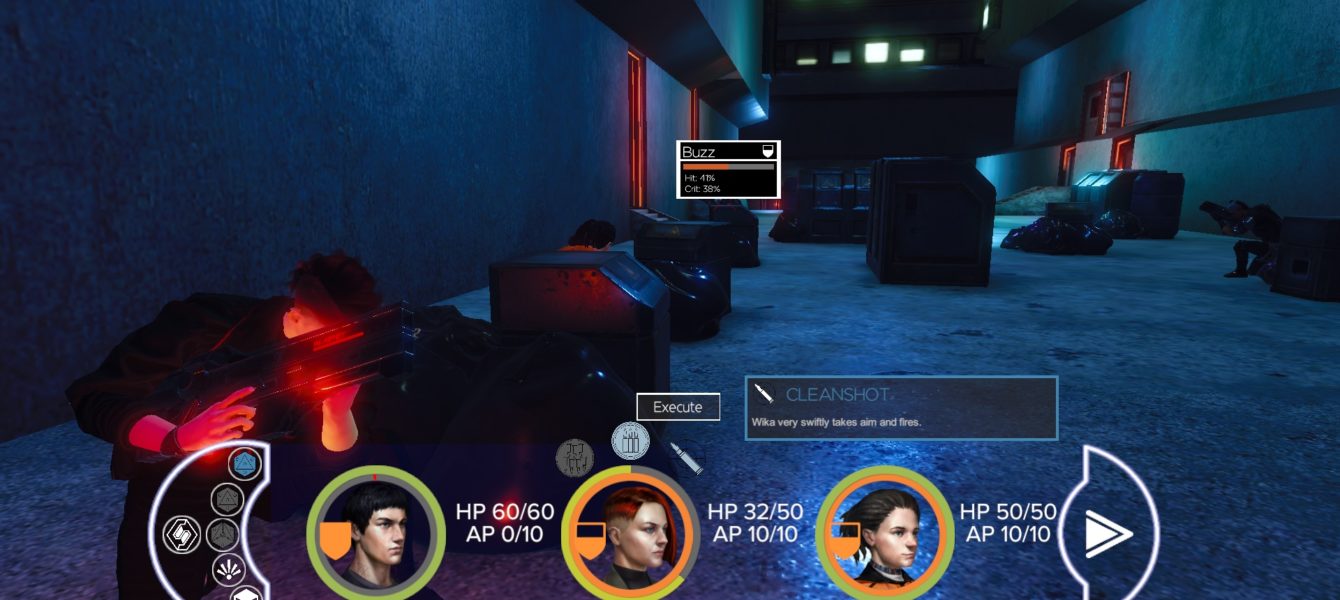The width and height of the screenshot is (1340, 600).
Task: Open the interlocking S-shaped emblem button
Action: [x=183, y=532]
